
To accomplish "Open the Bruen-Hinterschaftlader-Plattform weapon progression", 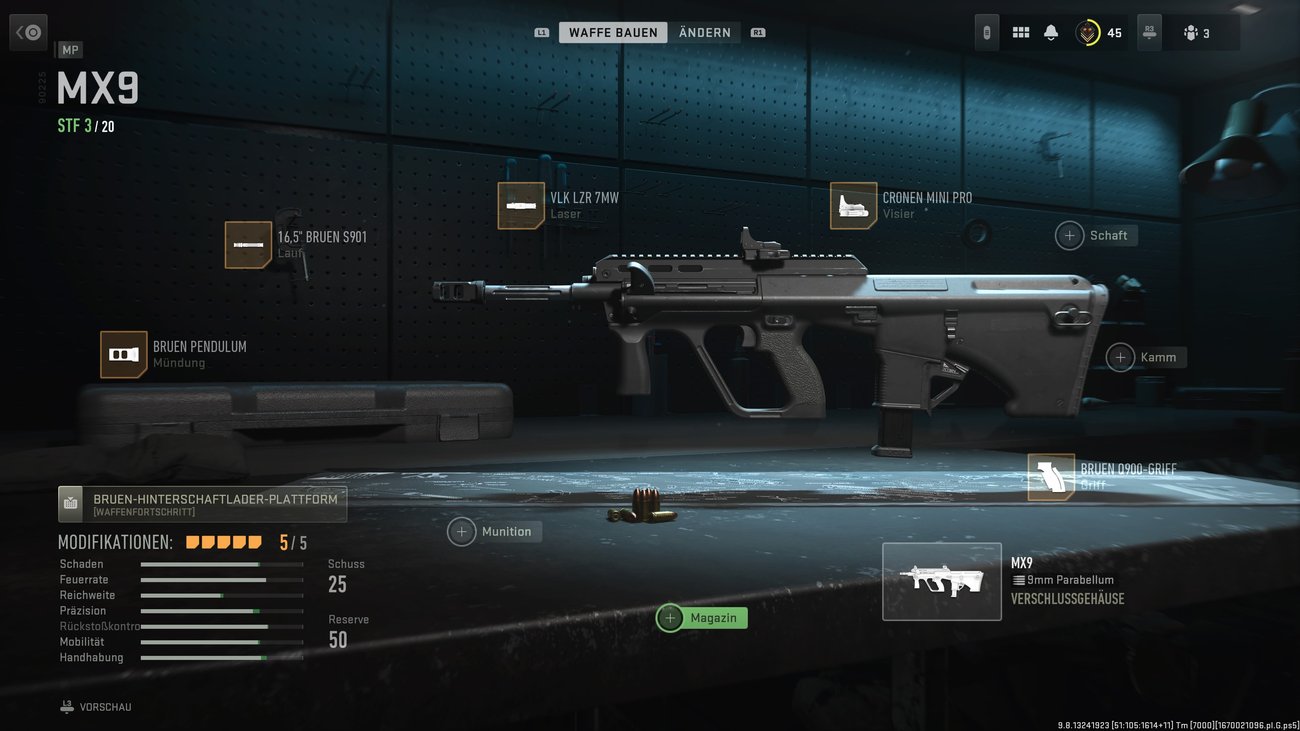I will (203, 504).
